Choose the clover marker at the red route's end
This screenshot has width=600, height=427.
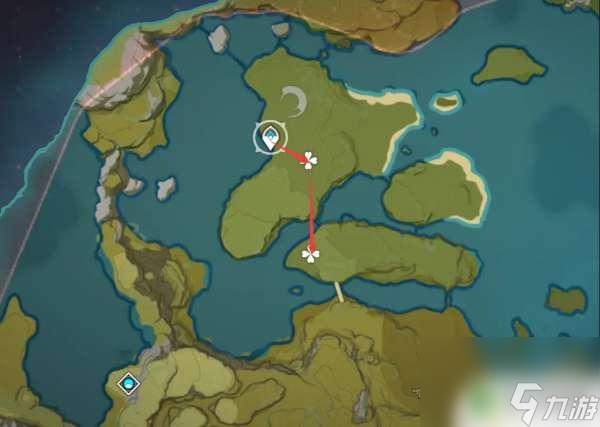coord(311,255)
